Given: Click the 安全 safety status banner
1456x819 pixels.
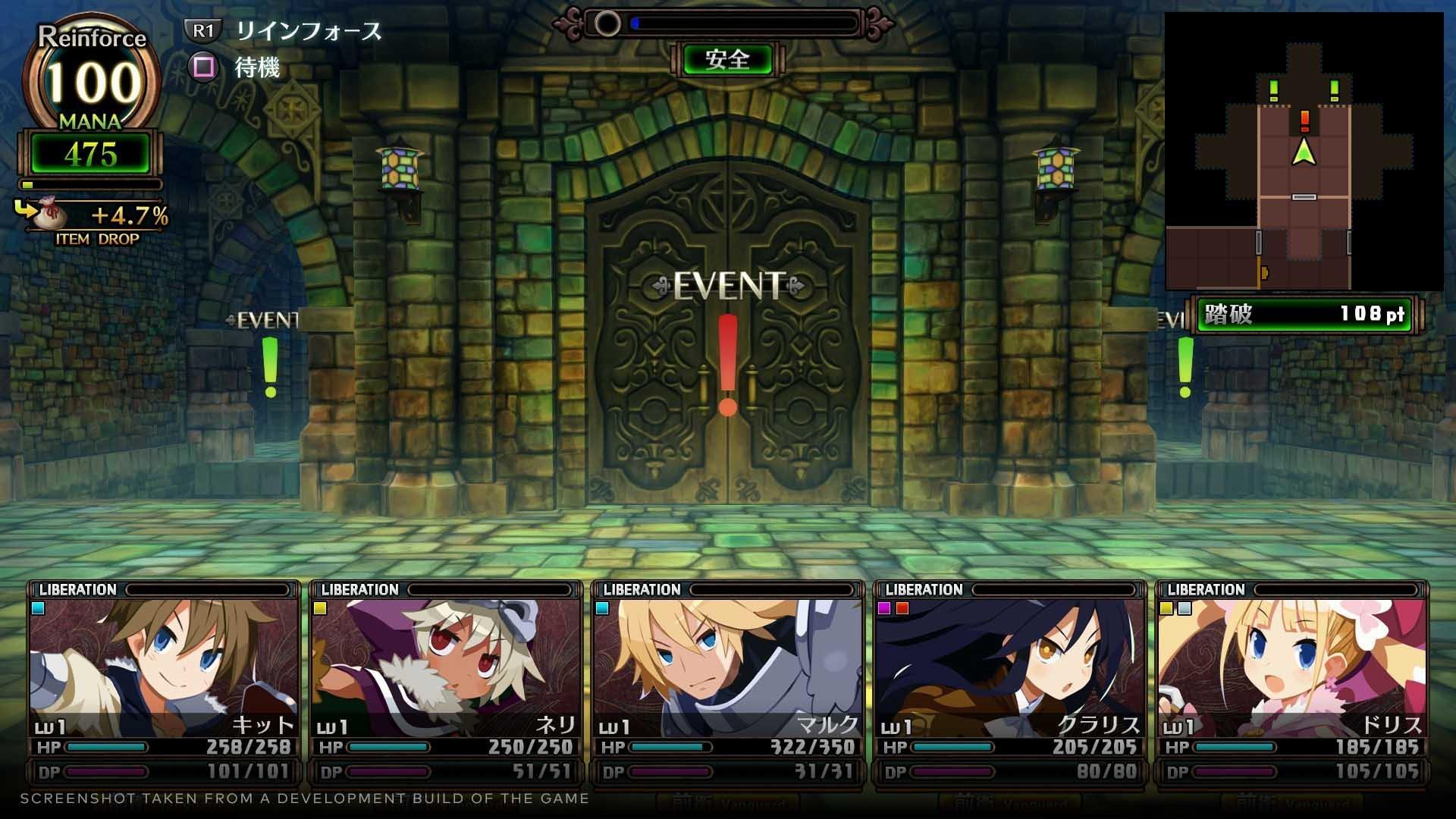Looking at the screenshot, I should 729,58.
